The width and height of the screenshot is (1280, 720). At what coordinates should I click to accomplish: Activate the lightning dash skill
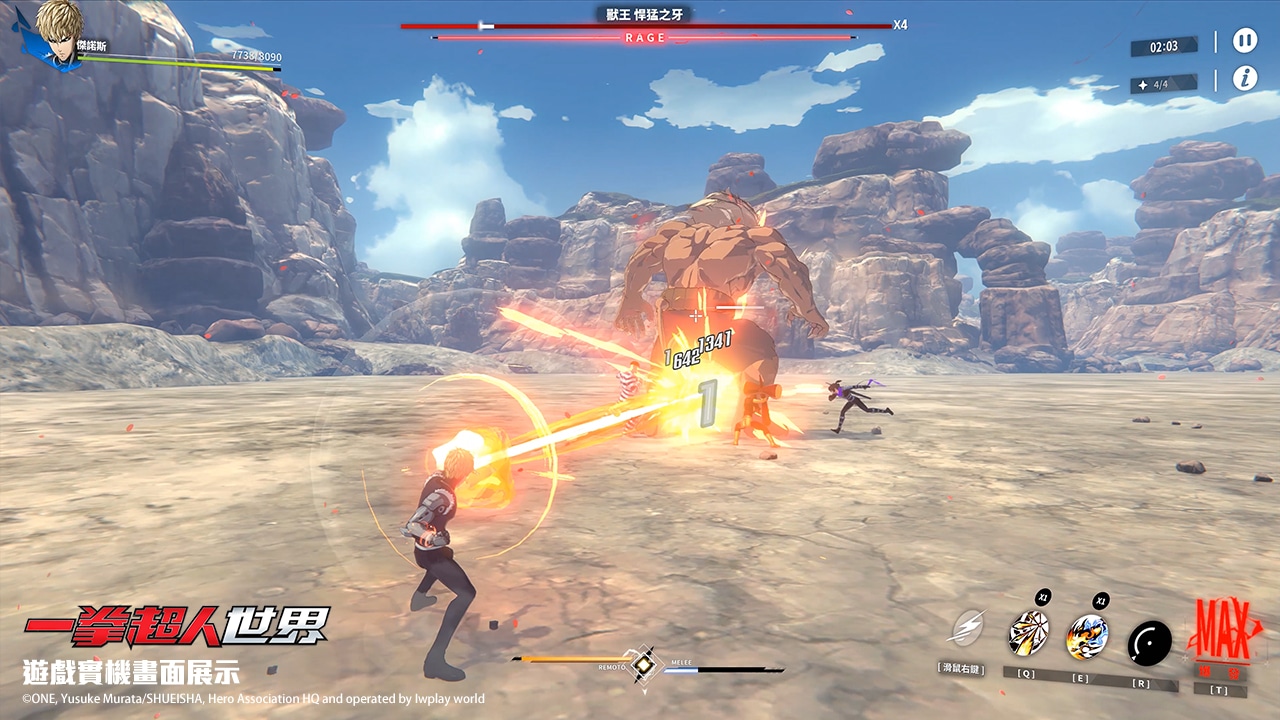966,629
